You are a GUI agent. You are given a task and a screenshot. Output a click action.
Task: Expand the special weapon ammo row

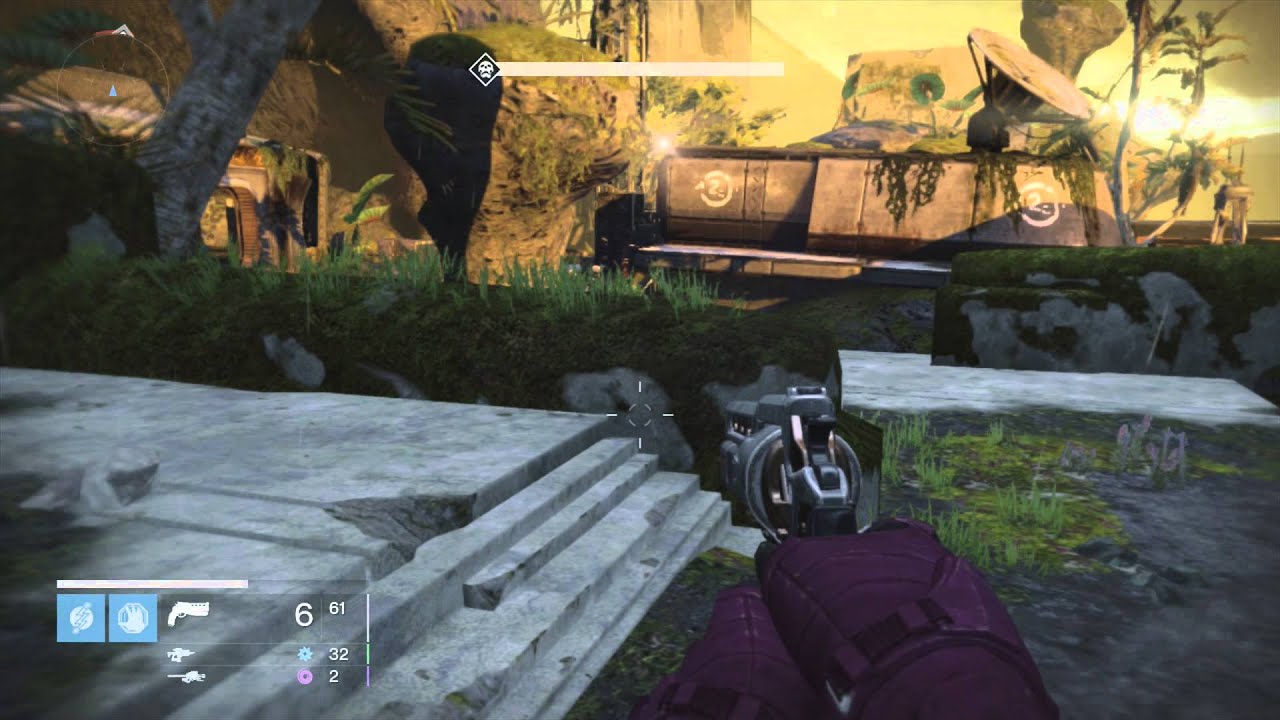coord(250,654)
